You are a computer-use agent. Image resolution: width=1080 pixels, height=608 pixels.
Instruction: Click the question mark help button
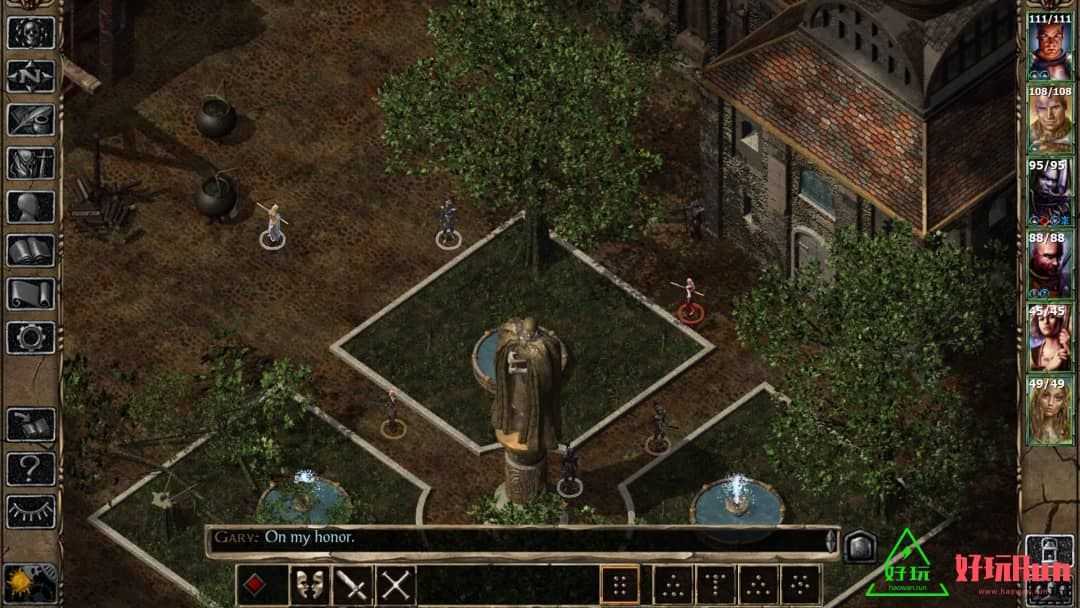tap(31, 467)
